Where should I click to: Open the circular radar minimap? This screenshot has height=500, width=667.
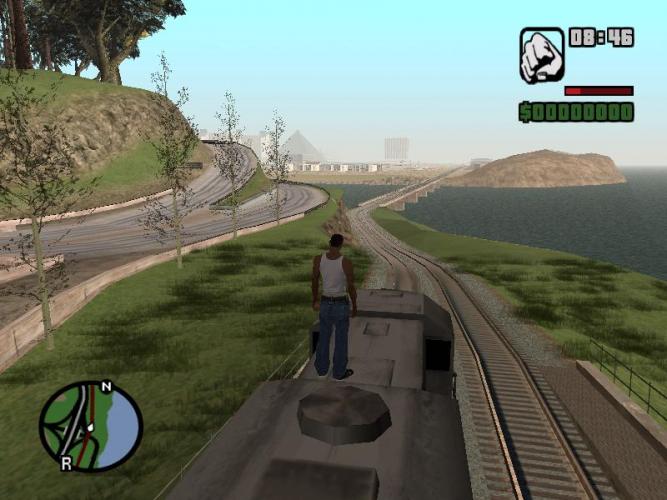coord(91,426)
